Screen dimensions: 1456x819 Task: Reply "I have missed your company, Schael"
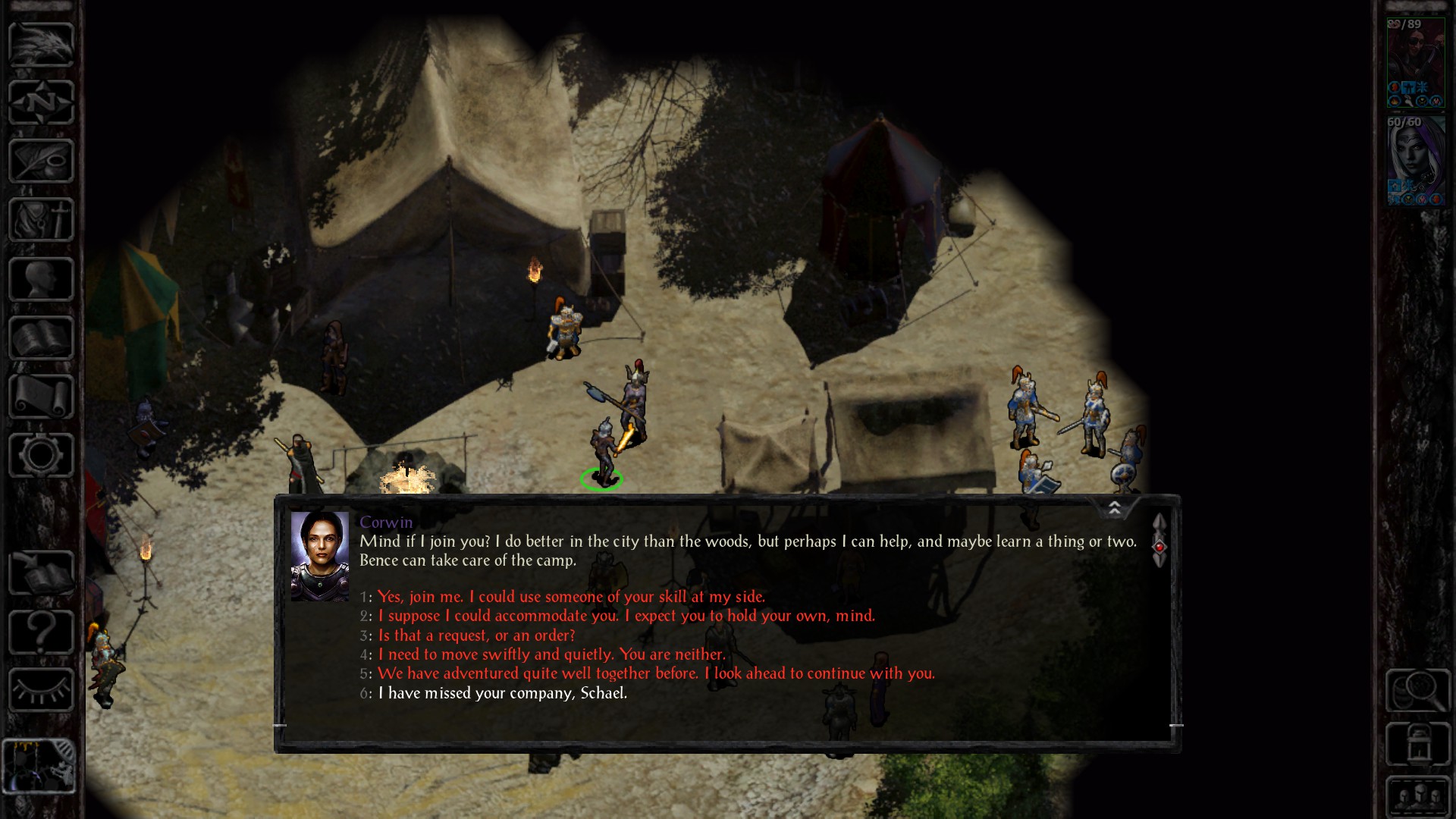coord(502,693)
